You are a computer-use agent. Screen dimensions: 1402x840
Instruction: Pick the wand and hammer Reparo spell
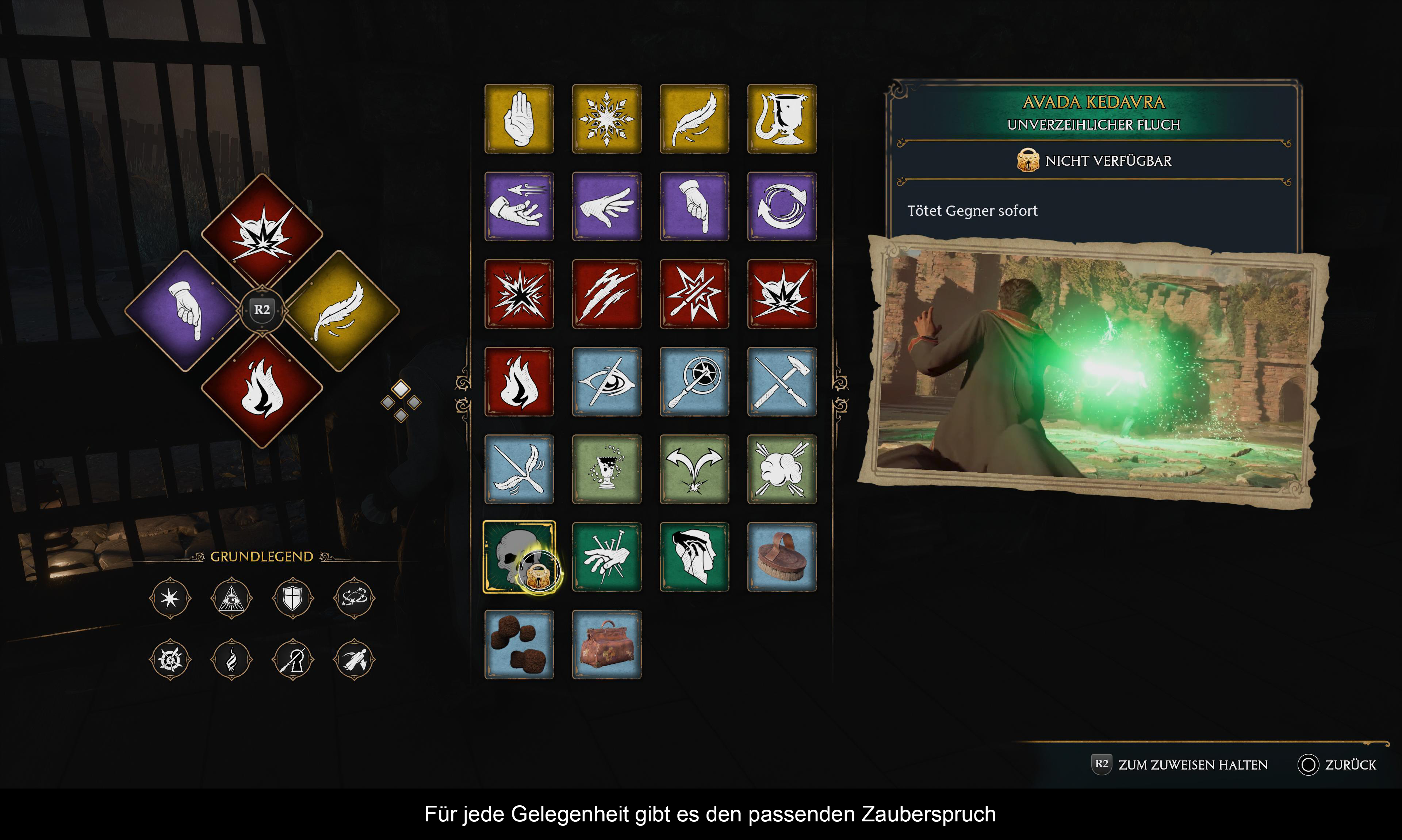[782, 381]
